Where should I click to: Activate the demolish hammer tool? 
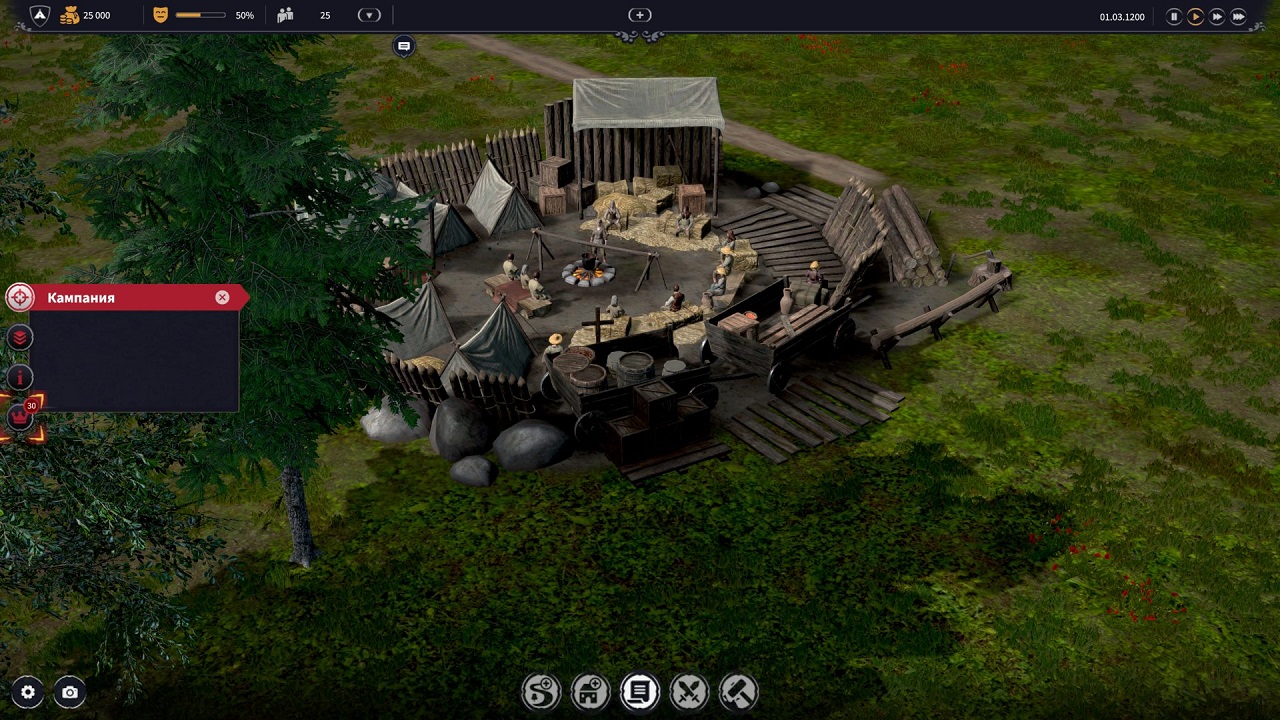point(739,691)
